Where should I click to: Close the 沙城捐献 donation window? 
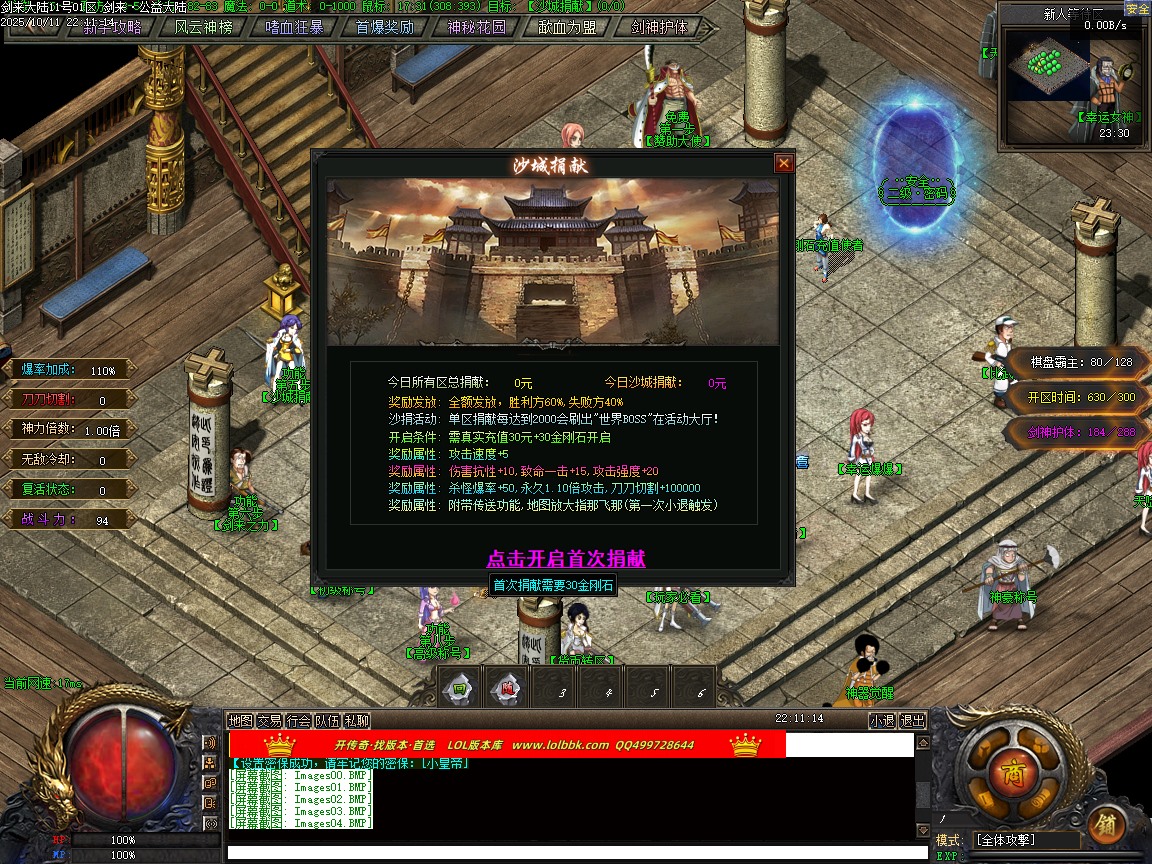784,163
